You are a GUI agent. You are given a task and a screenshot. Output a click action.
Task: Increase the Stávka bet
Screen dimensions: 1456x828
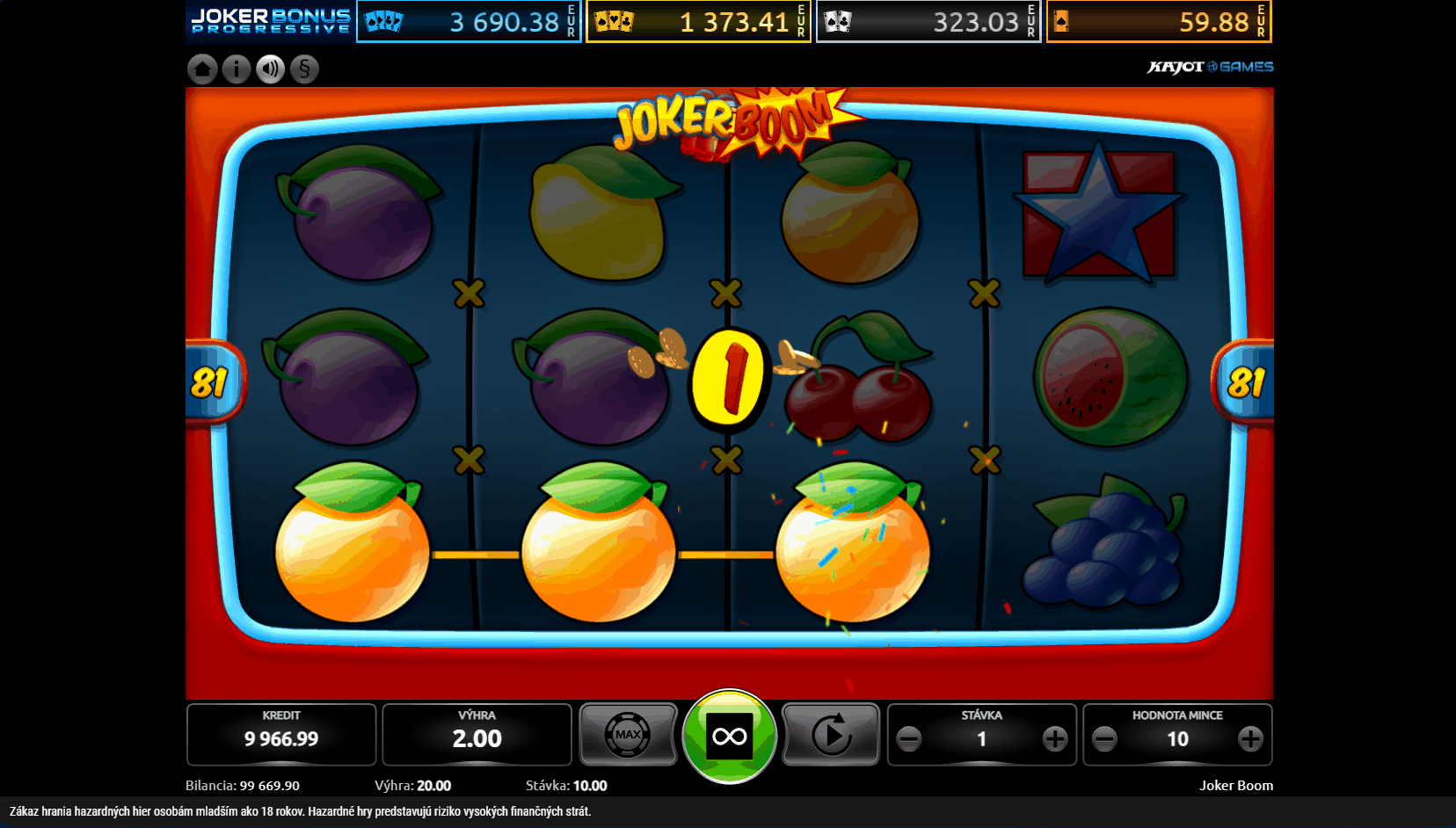point(1055,739)
